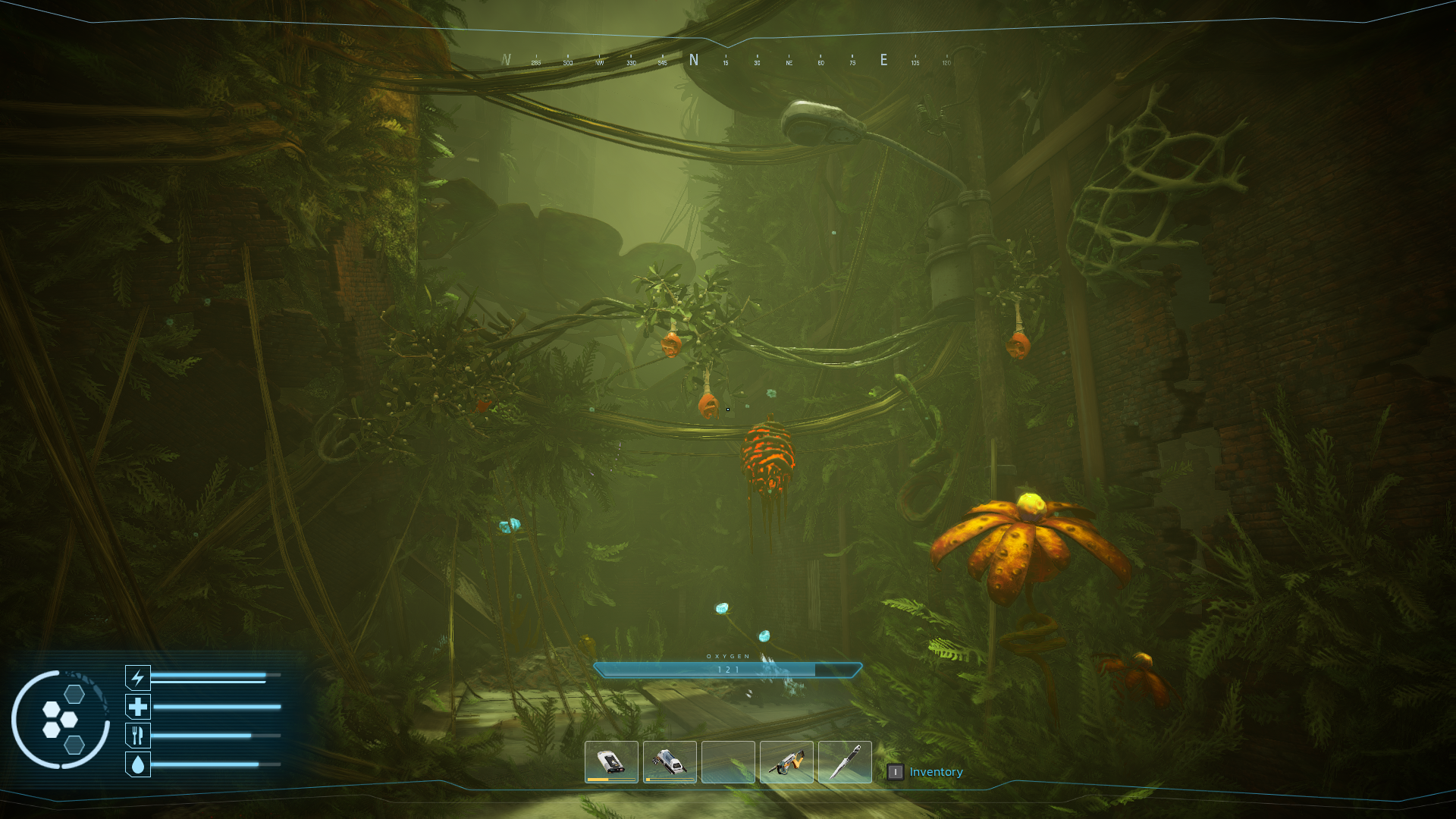Select the white handheld device hotbar slot

[x=611, y=761]
